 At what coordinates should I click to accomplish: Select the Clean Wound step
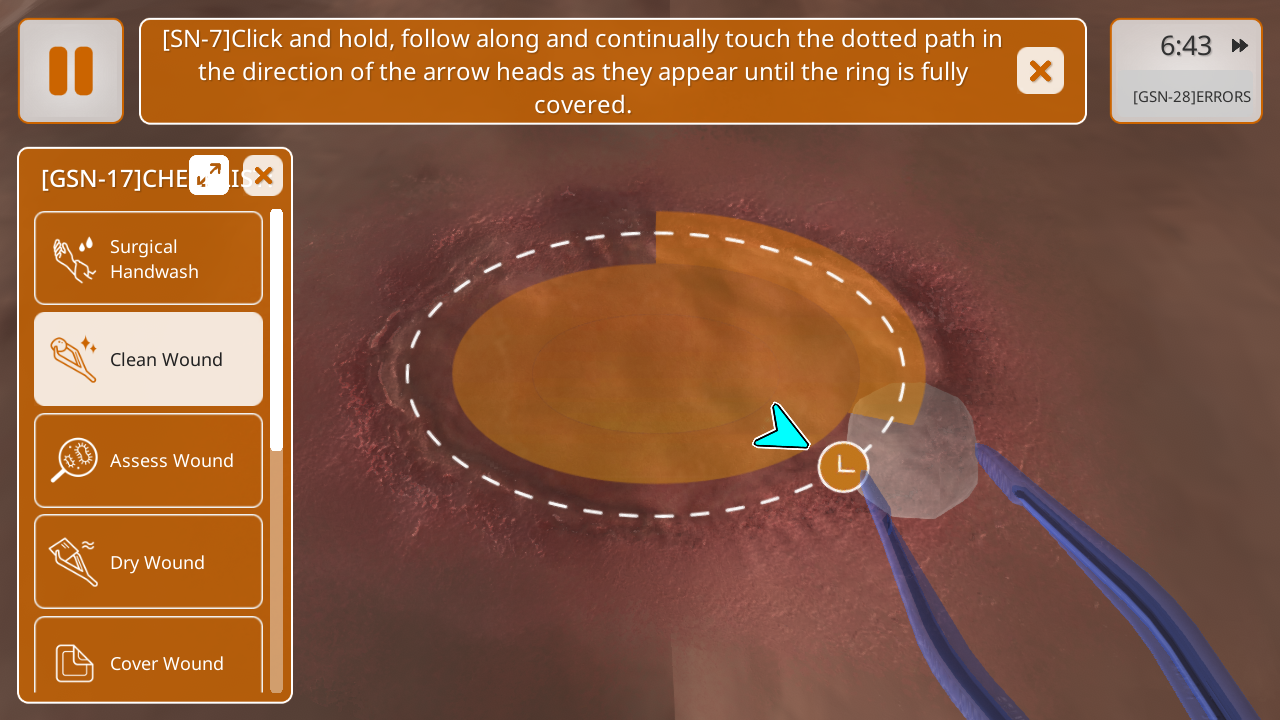pos(149,359)
